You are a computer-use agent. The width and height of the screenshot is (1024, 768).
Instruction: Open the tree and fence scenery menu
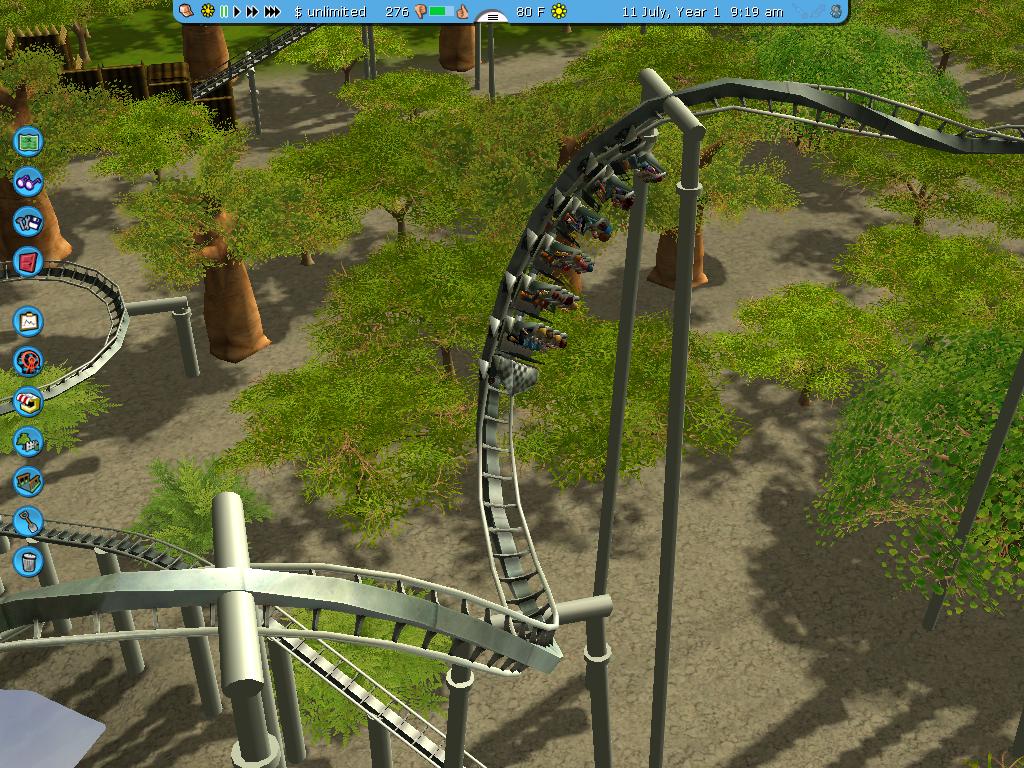[29, 440]
